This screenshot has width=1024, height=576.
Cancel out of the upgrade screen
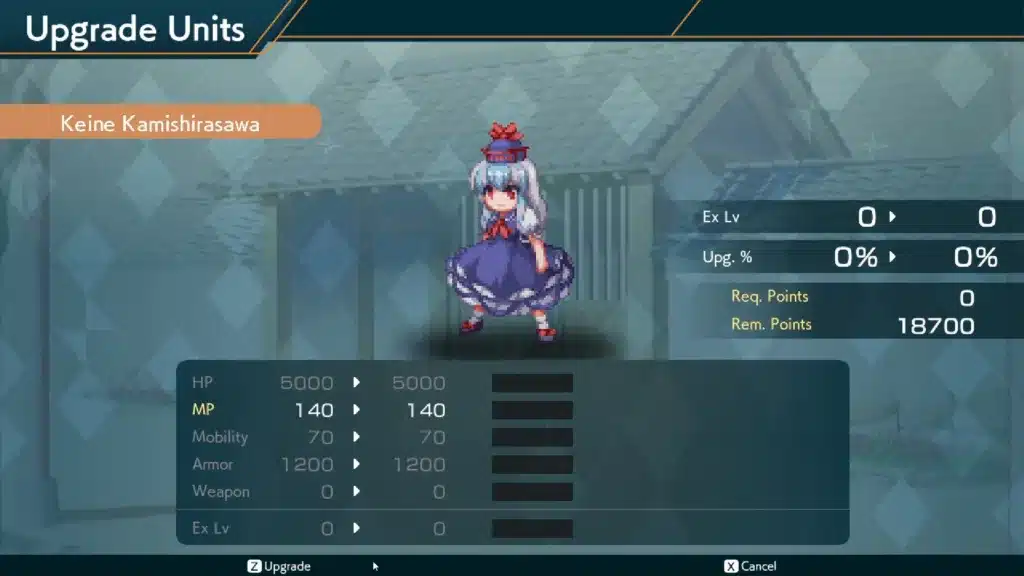coord(750,566)
